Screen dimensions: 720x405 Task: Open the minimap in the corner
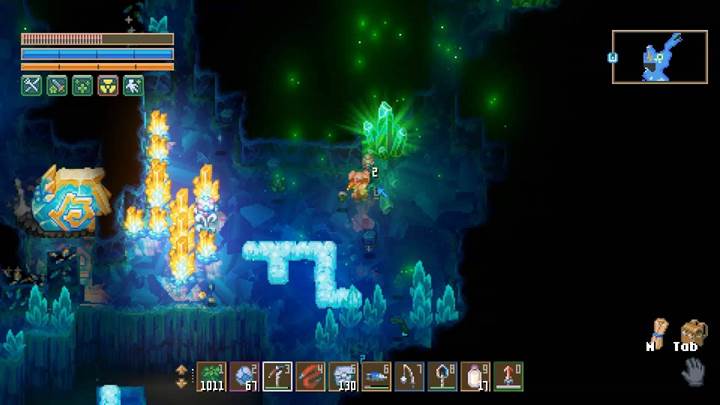coord(659,57)
